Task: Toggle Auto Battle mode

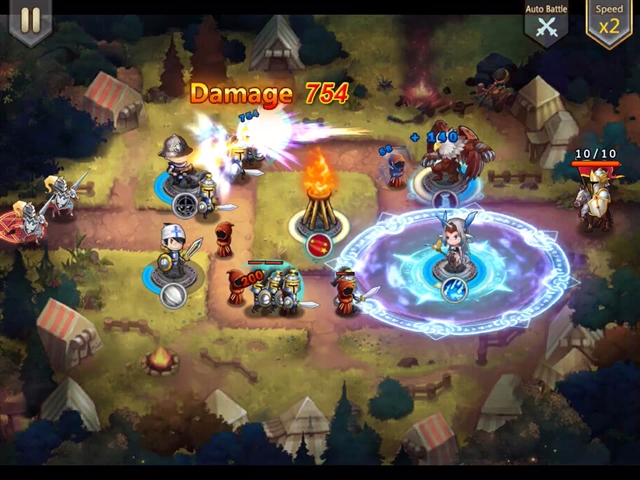Action: [x=546, y=23]
